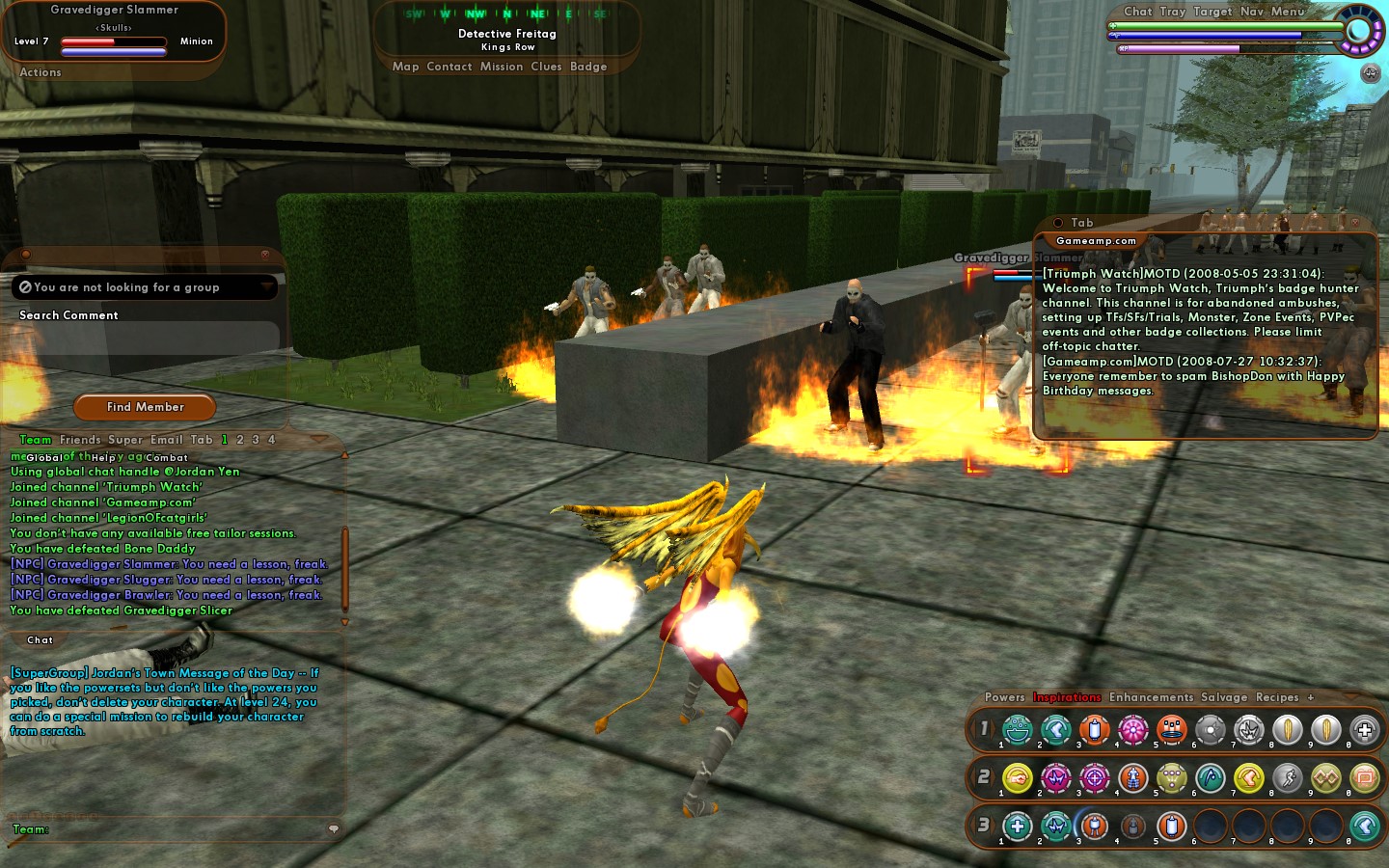Switch to the Email tab
Screen dimensions: 1389x868
point(167,440)
